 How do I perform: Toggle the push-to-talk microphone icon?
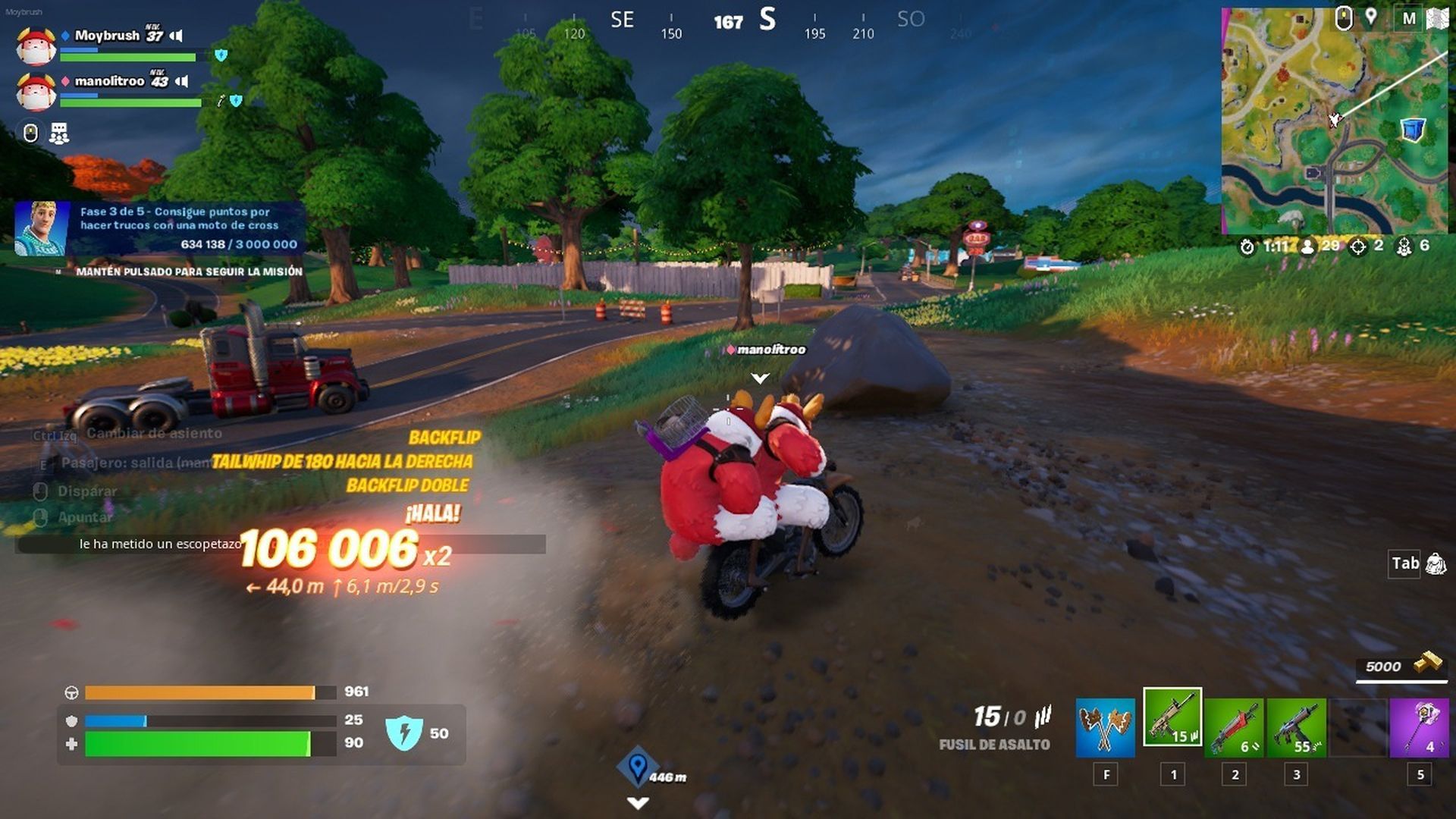pos(31,132)
